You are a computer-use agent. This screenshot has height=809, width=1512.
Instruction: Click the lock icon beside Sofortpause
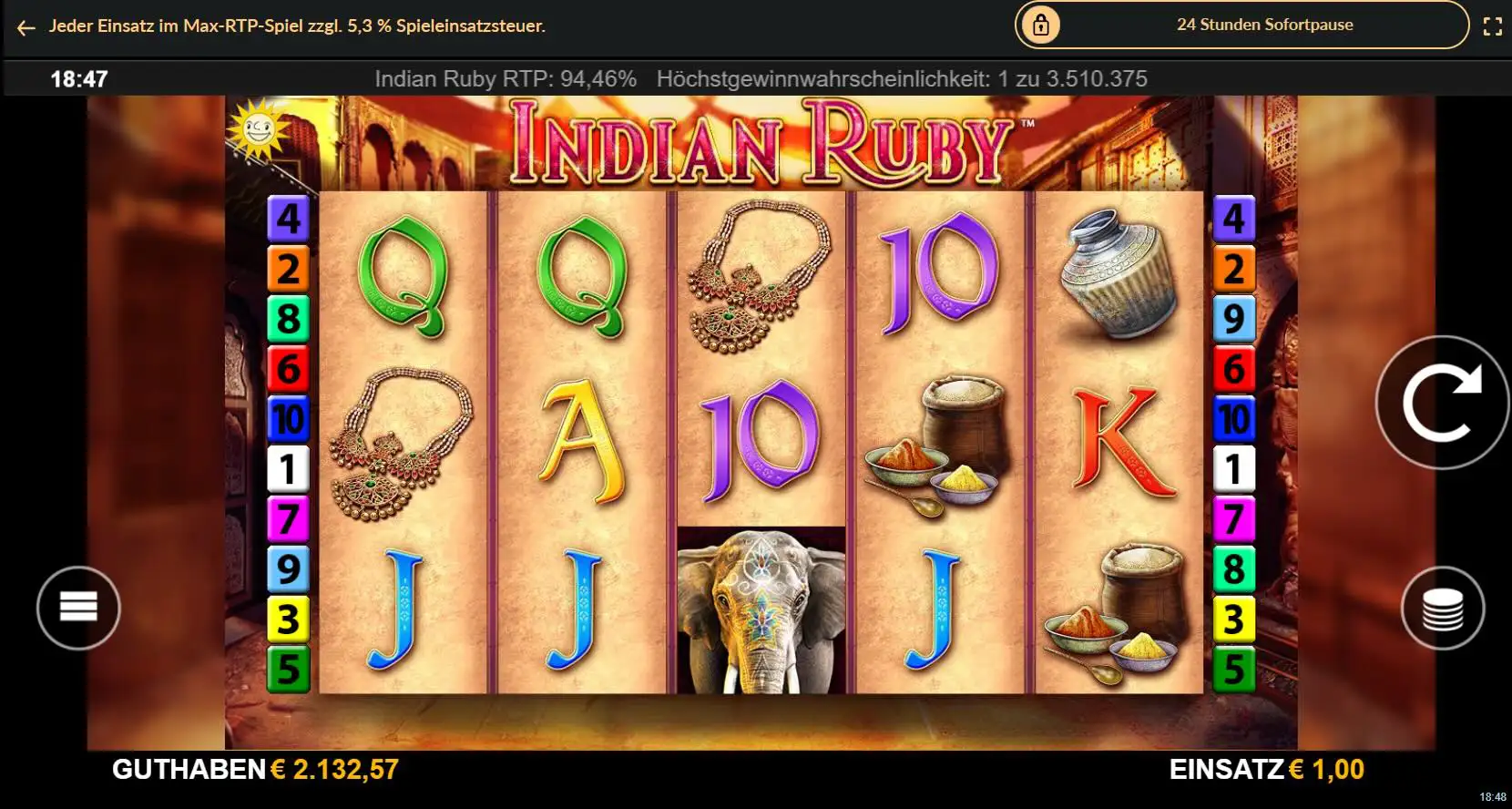click(1038, 25)
